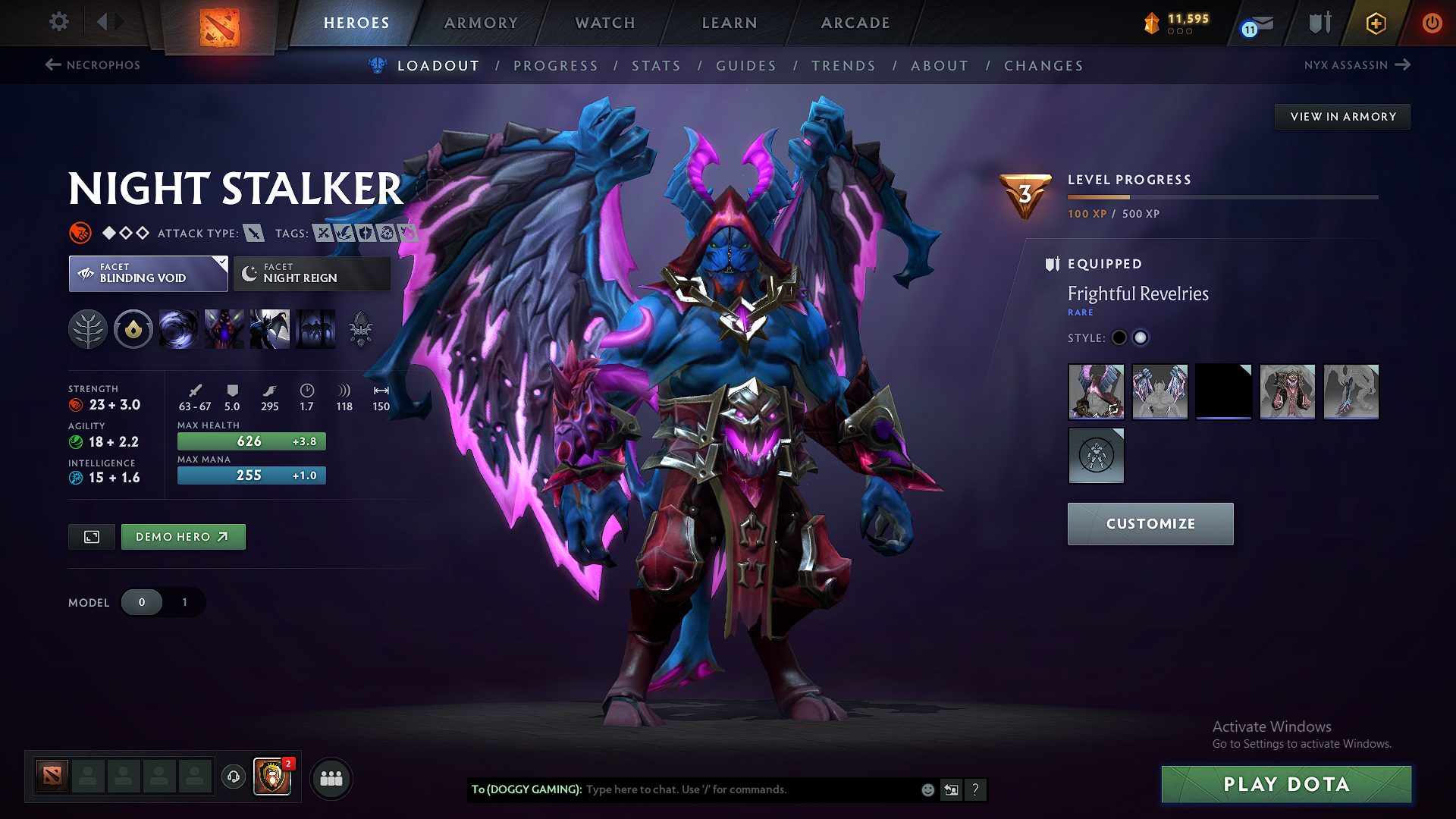
Task: Select the Void ability icon
Action: pyautogui.click(x=179, y=329)
